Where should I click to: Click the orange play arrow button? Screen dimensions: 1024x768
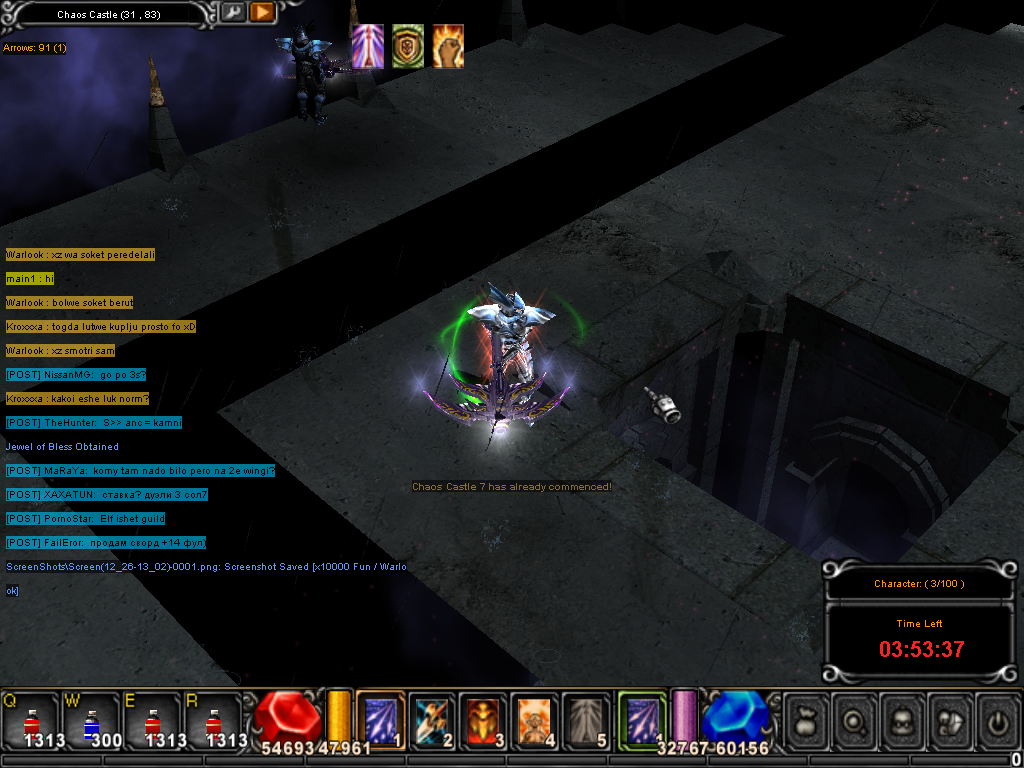pyautogui.click(x=262, y=13)
